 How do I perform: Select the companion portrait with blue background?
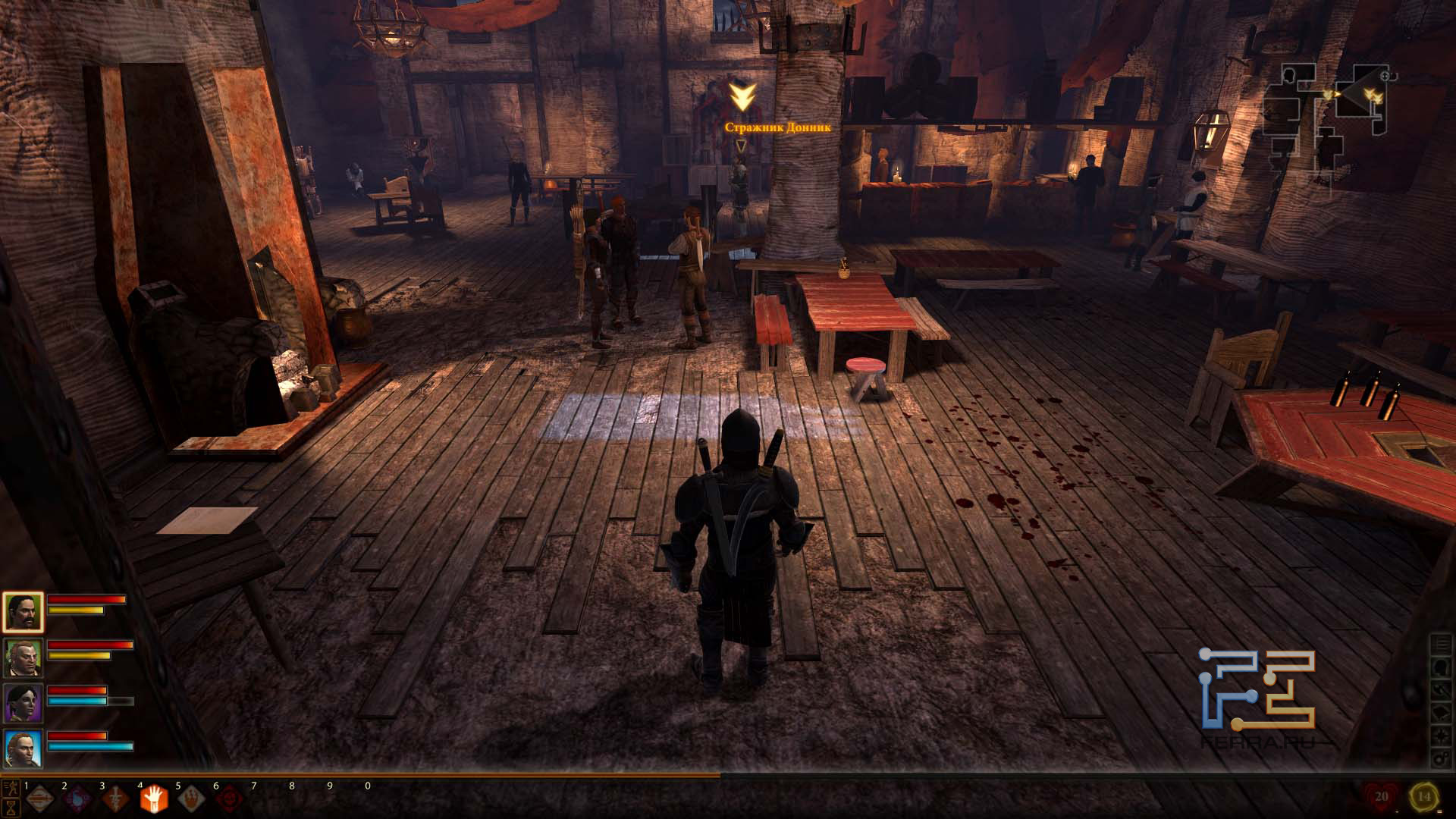[23, 748]
